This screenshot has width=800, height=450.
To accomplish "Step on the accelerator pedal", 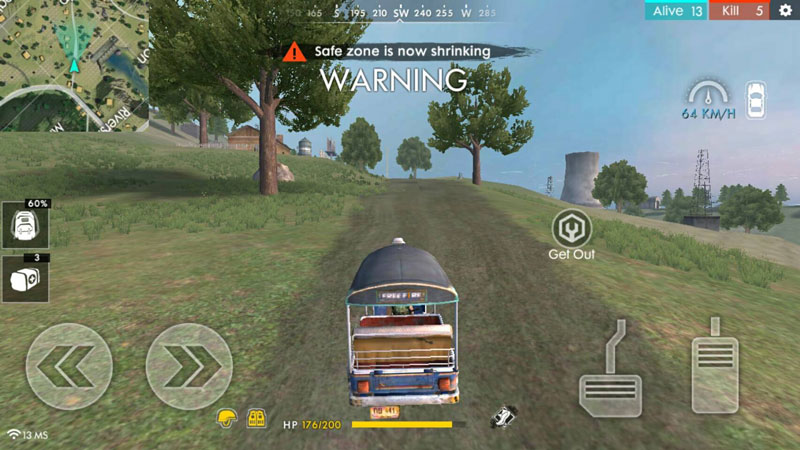I will tap(715, 370).
